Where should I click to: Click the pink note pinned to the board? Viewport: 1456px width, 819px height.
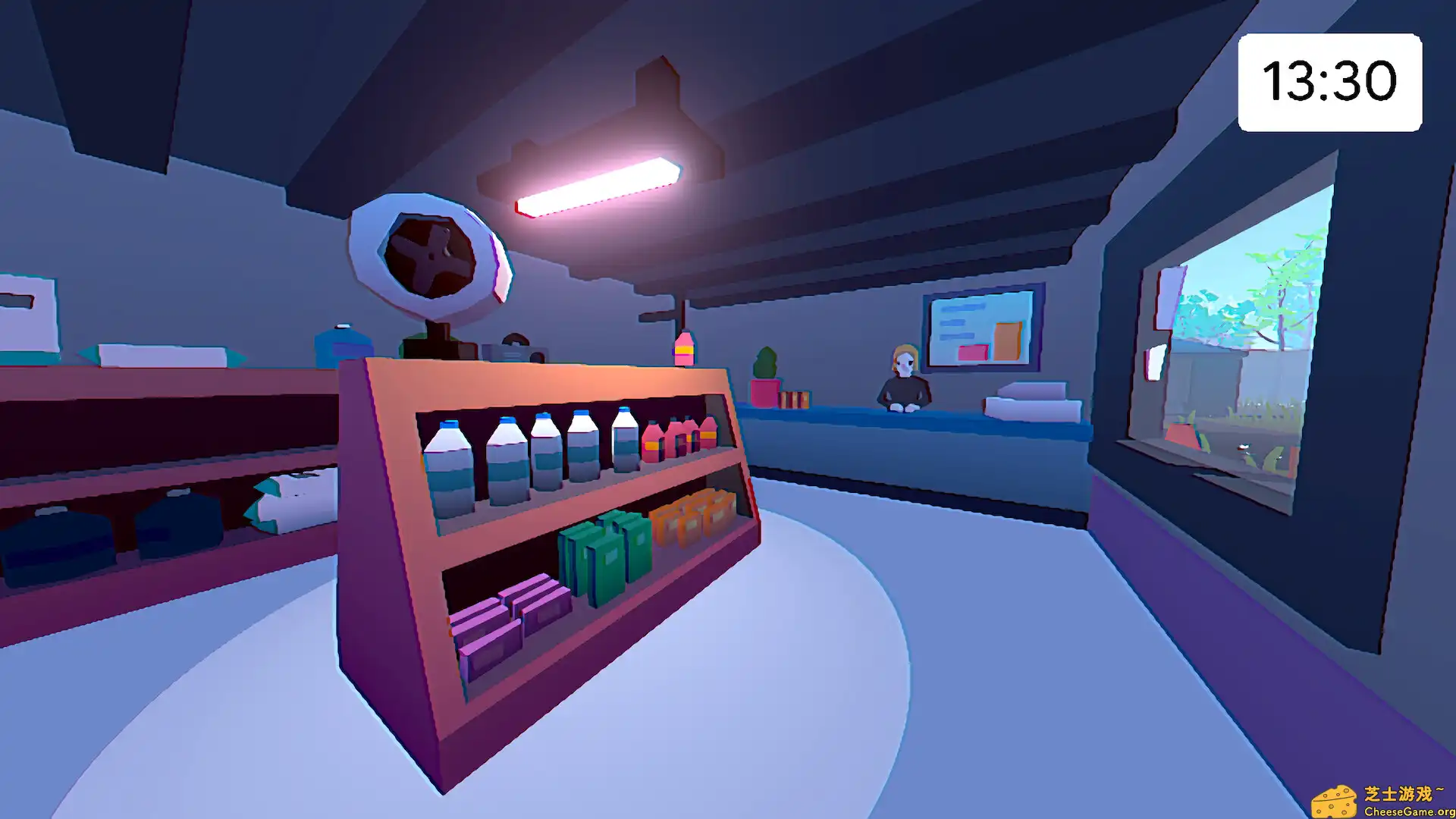pos(973,351)
